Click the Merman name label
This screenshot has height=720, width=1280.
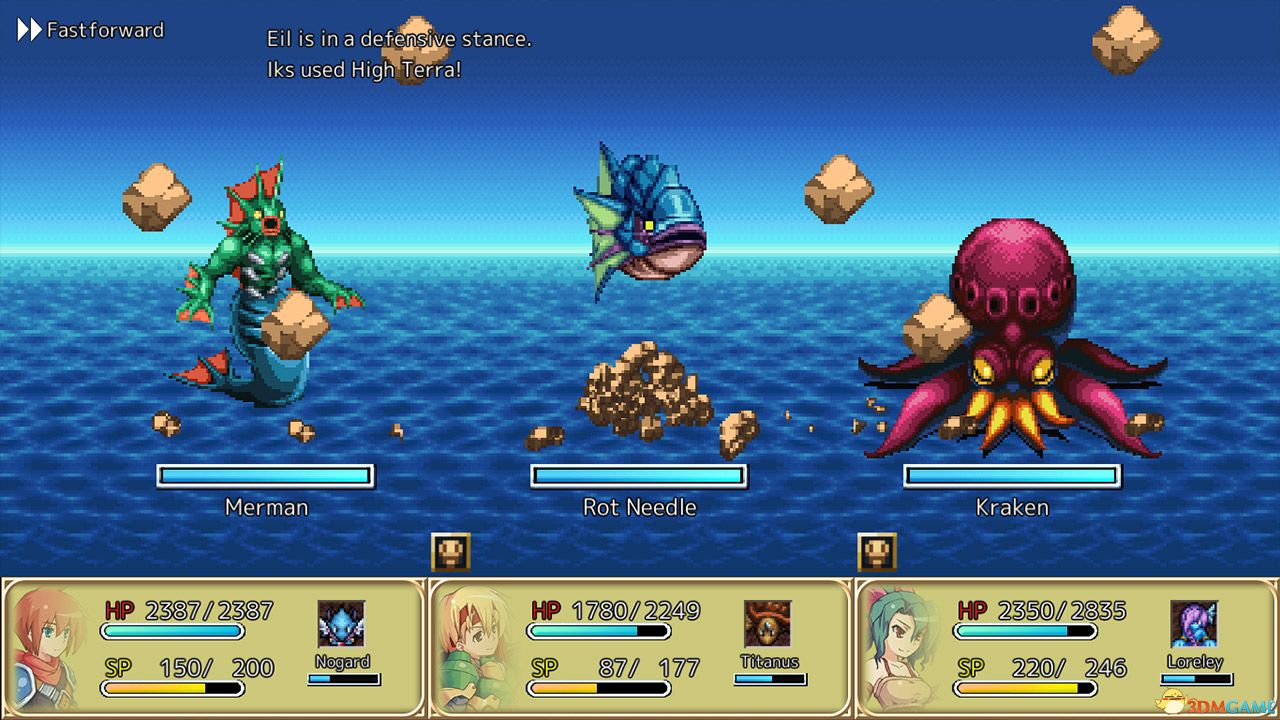265,507
